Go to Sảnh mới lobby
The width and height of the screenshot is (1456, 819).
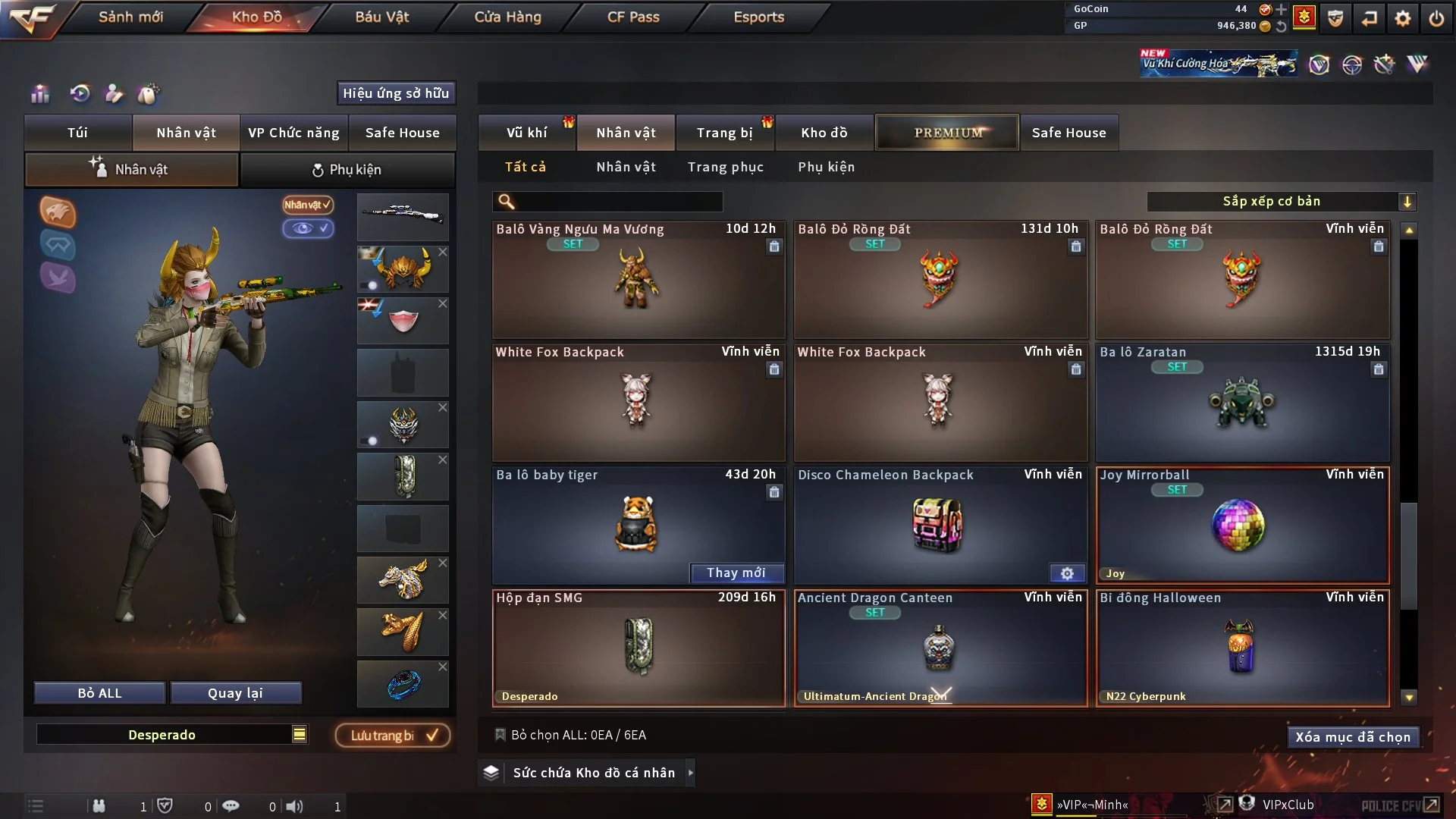pyautogui.click(x=130, y=17)
